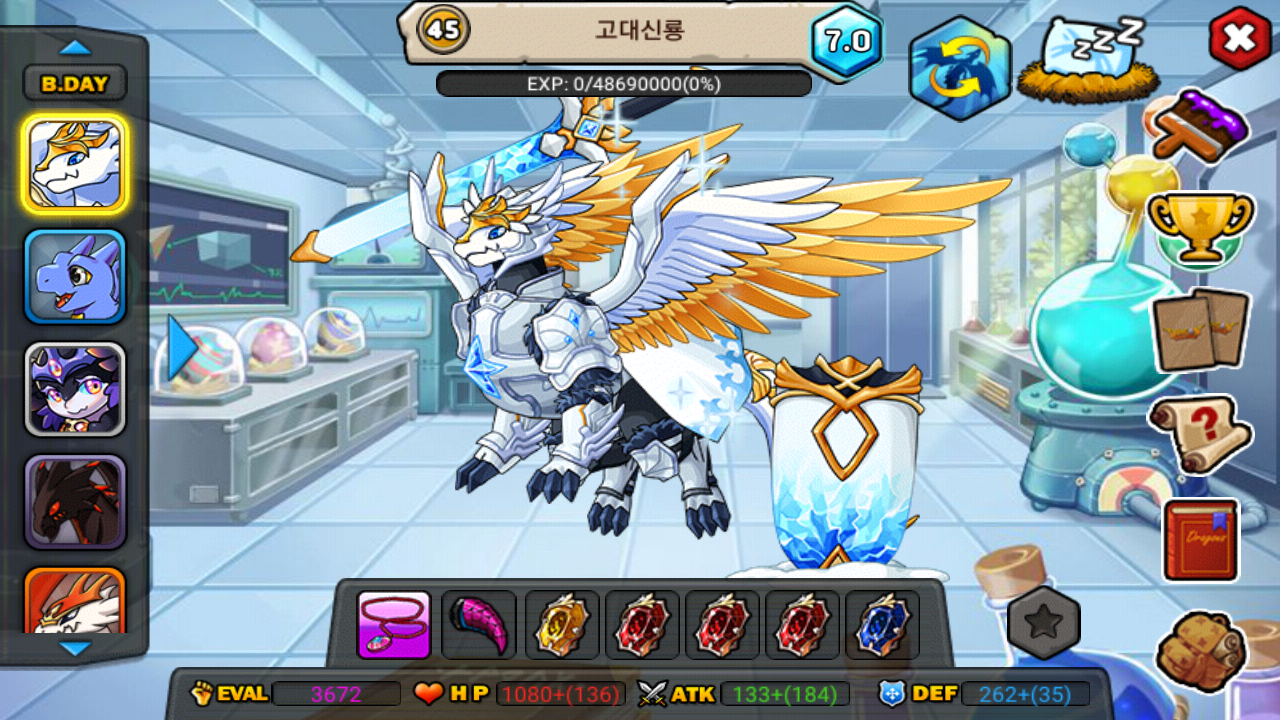The height and width of the screenshot is (720, 1280).
Task: Select the white dragon portrait
Action: (75, 163)
